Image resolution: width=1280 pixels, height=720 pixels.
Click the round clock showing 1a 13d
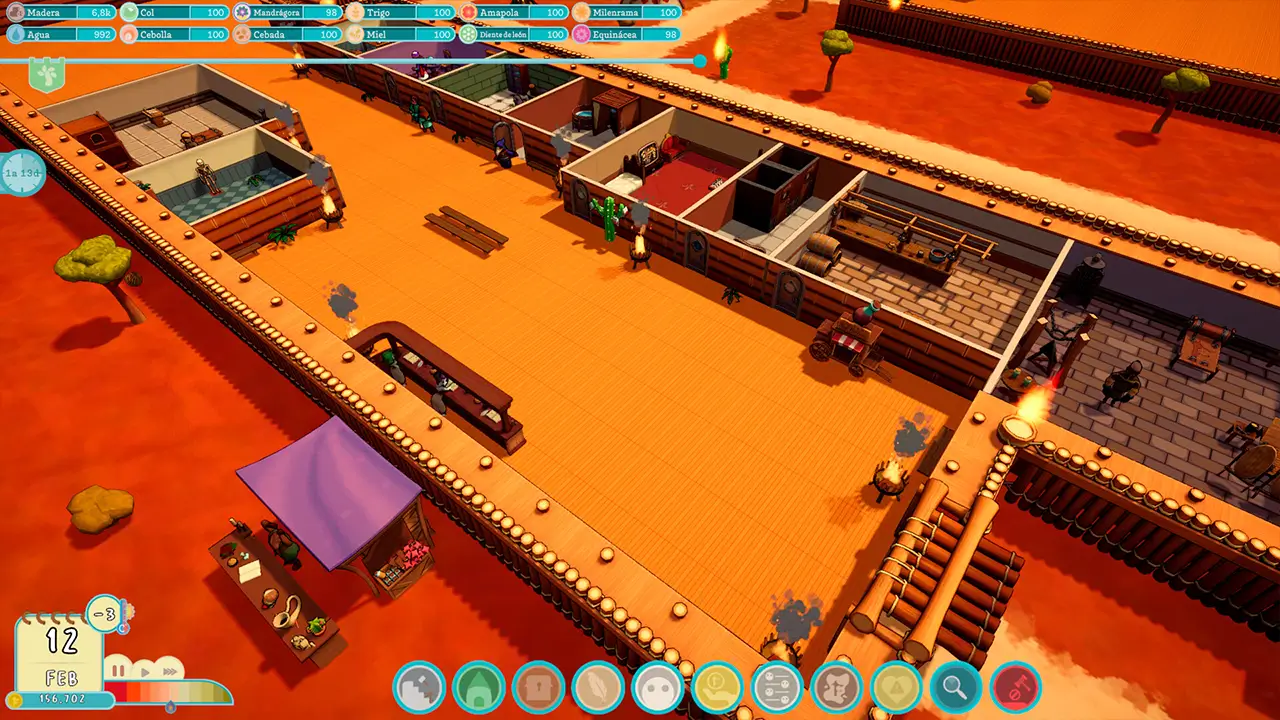click(x=22, y=173)
